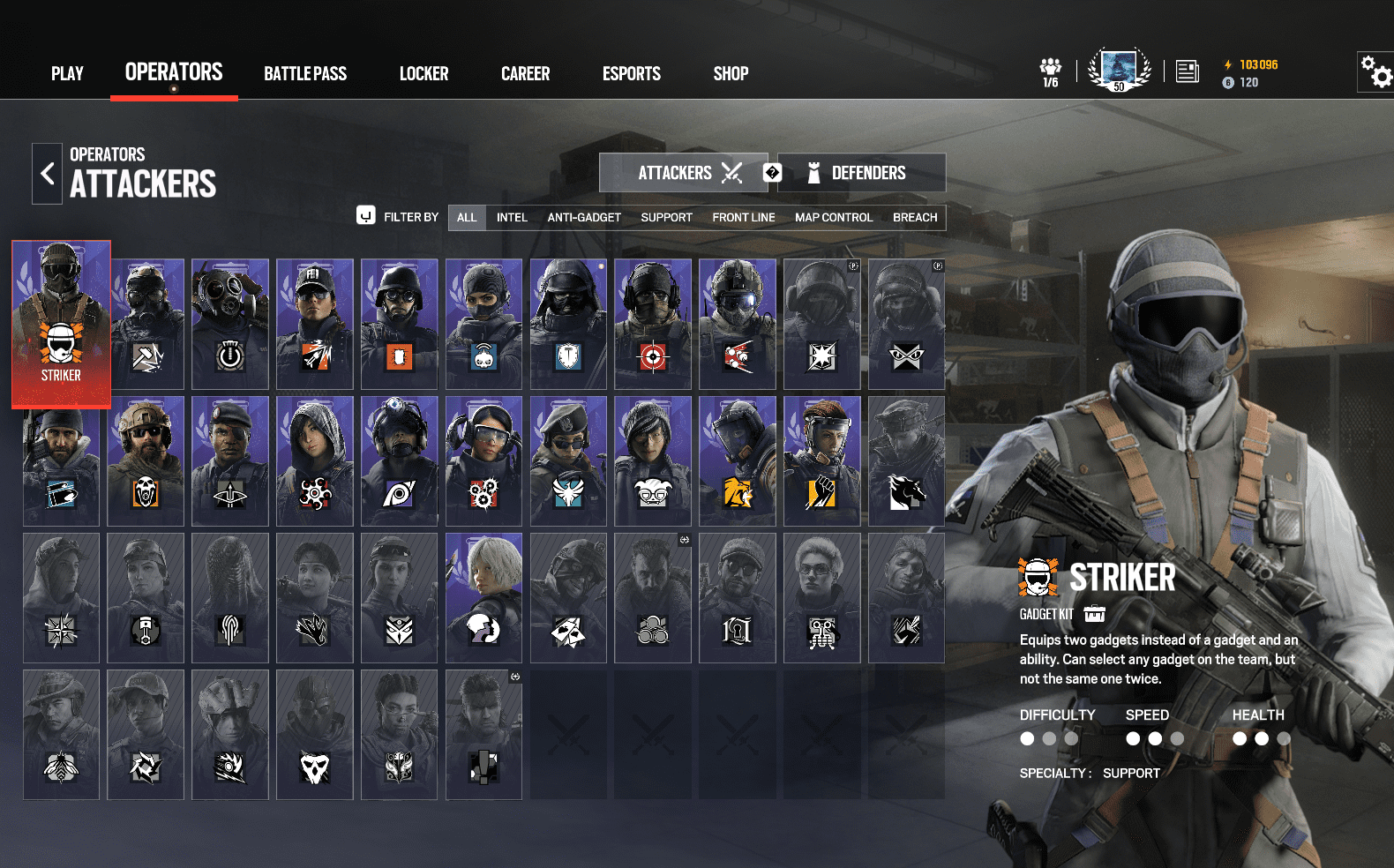The height and width of the screenshot is (868, 1394).
Task: Open the Locker tab
Action: (x=423, y=73)
